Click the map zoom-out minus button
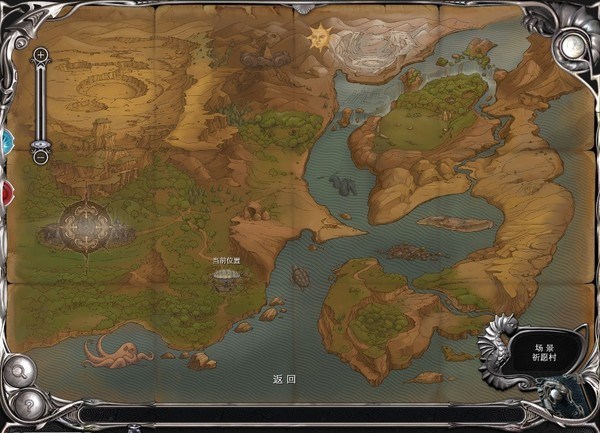This screenshot has height=433, width=600. click(40, 156)
